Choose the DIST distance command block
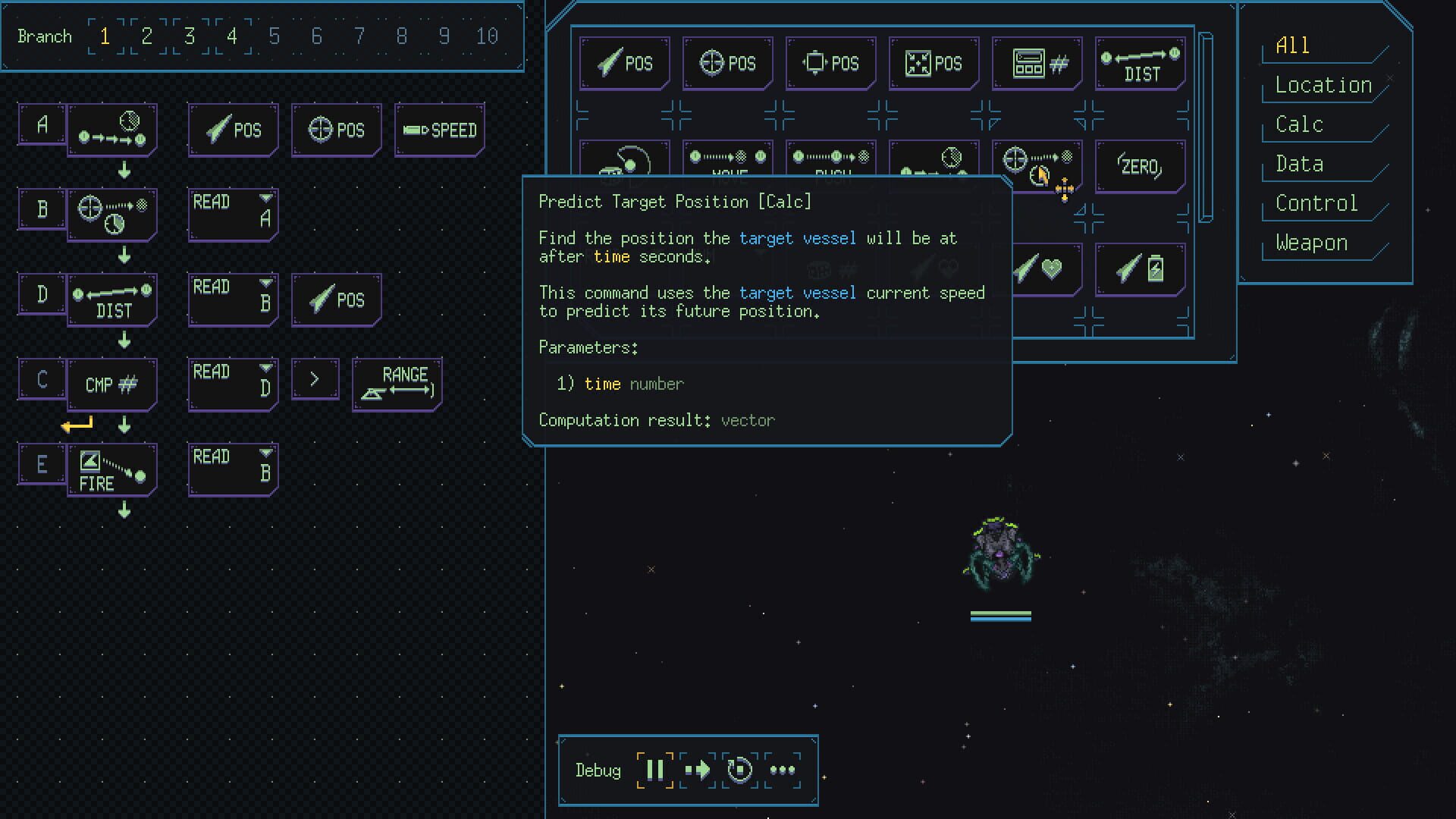 click(1140, 64)
